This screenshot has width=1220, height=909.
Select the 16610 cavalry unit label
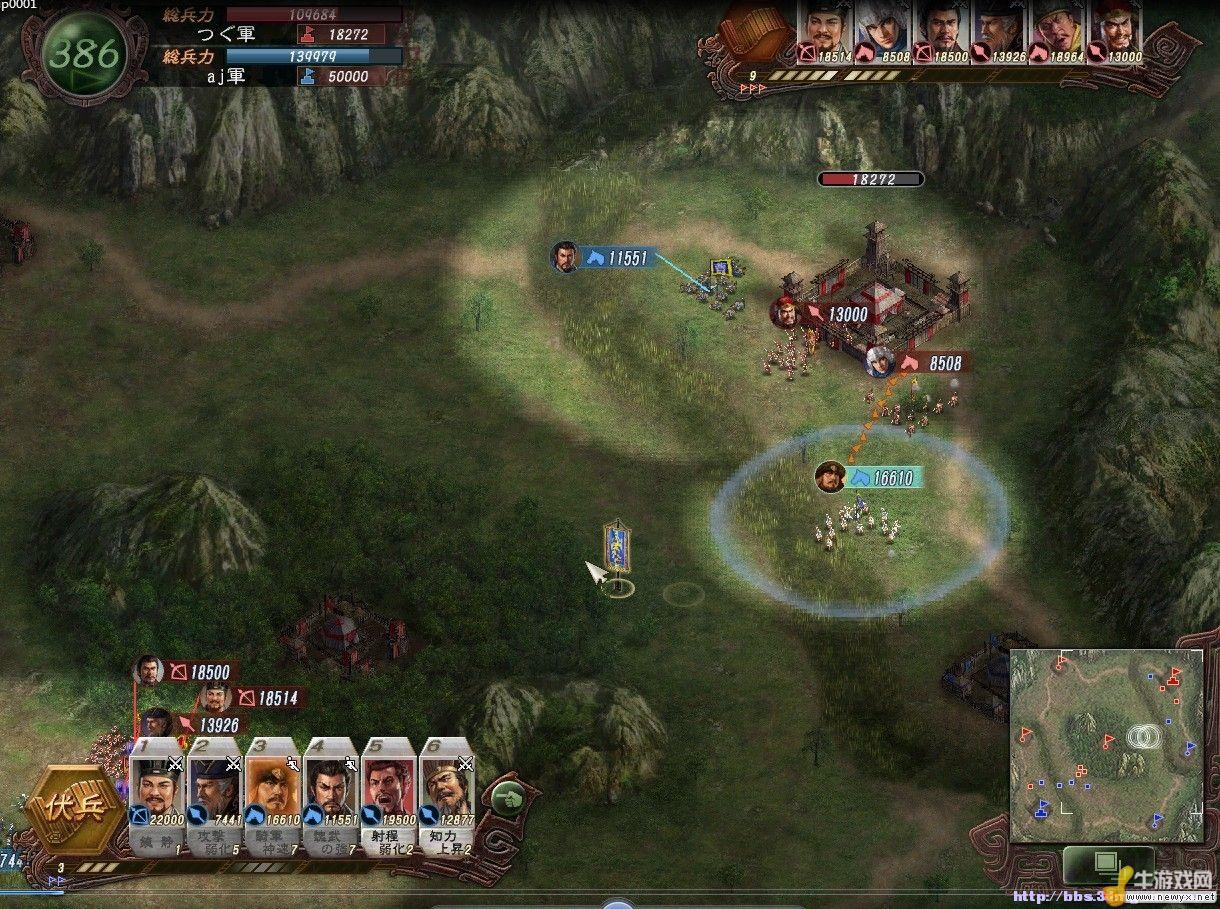pyautogui.click(x=881, y=478)
